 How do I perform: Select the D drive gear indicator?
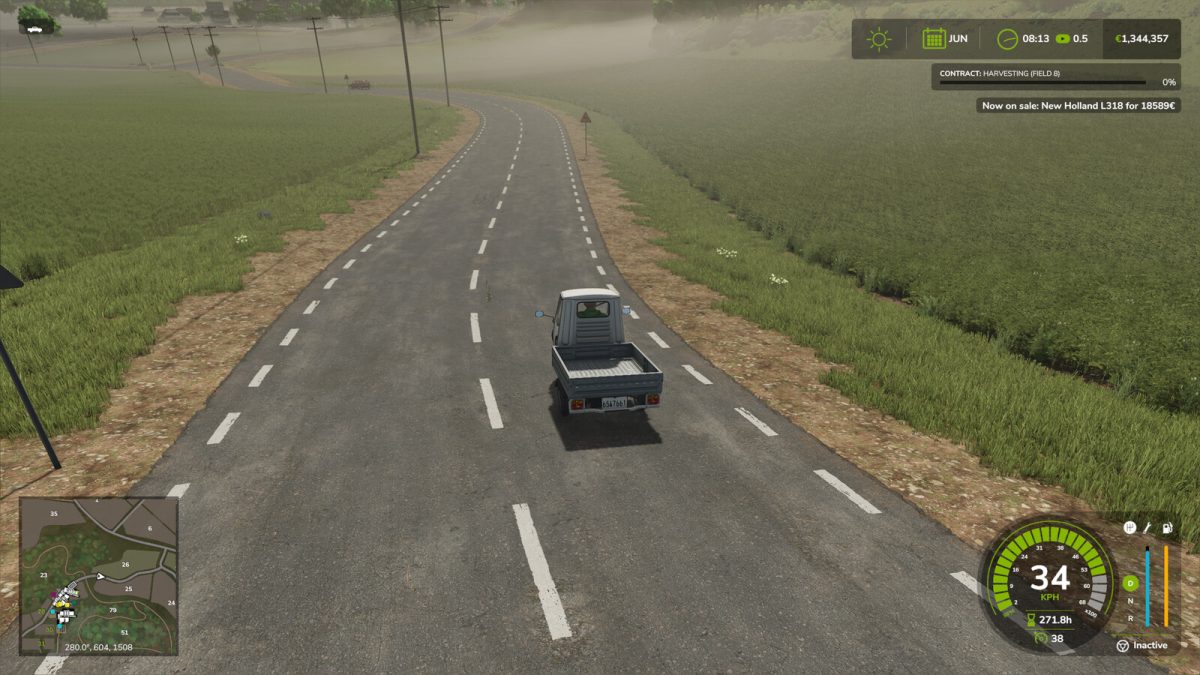pyautogui.click(x=1131, y=583)
